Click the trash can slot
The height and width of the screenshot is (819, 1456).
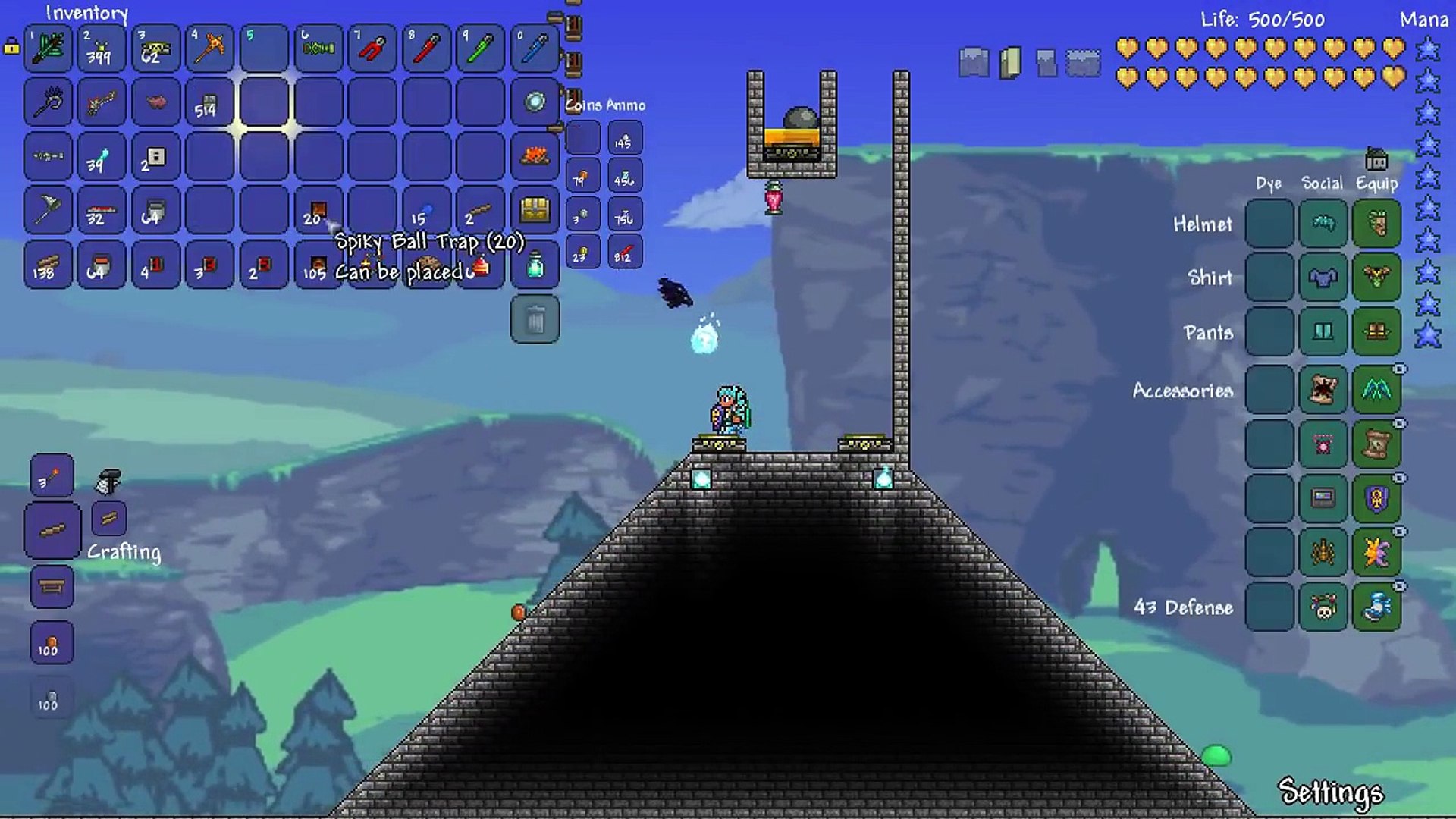click(535, 319)
